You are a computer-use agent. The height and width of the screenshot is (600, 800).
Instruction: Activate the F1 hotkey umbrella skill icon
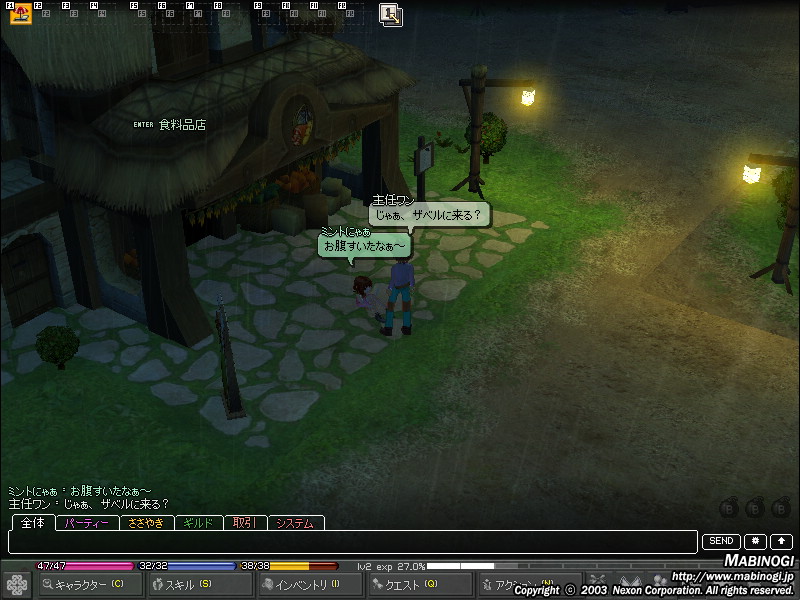(21, 14)
